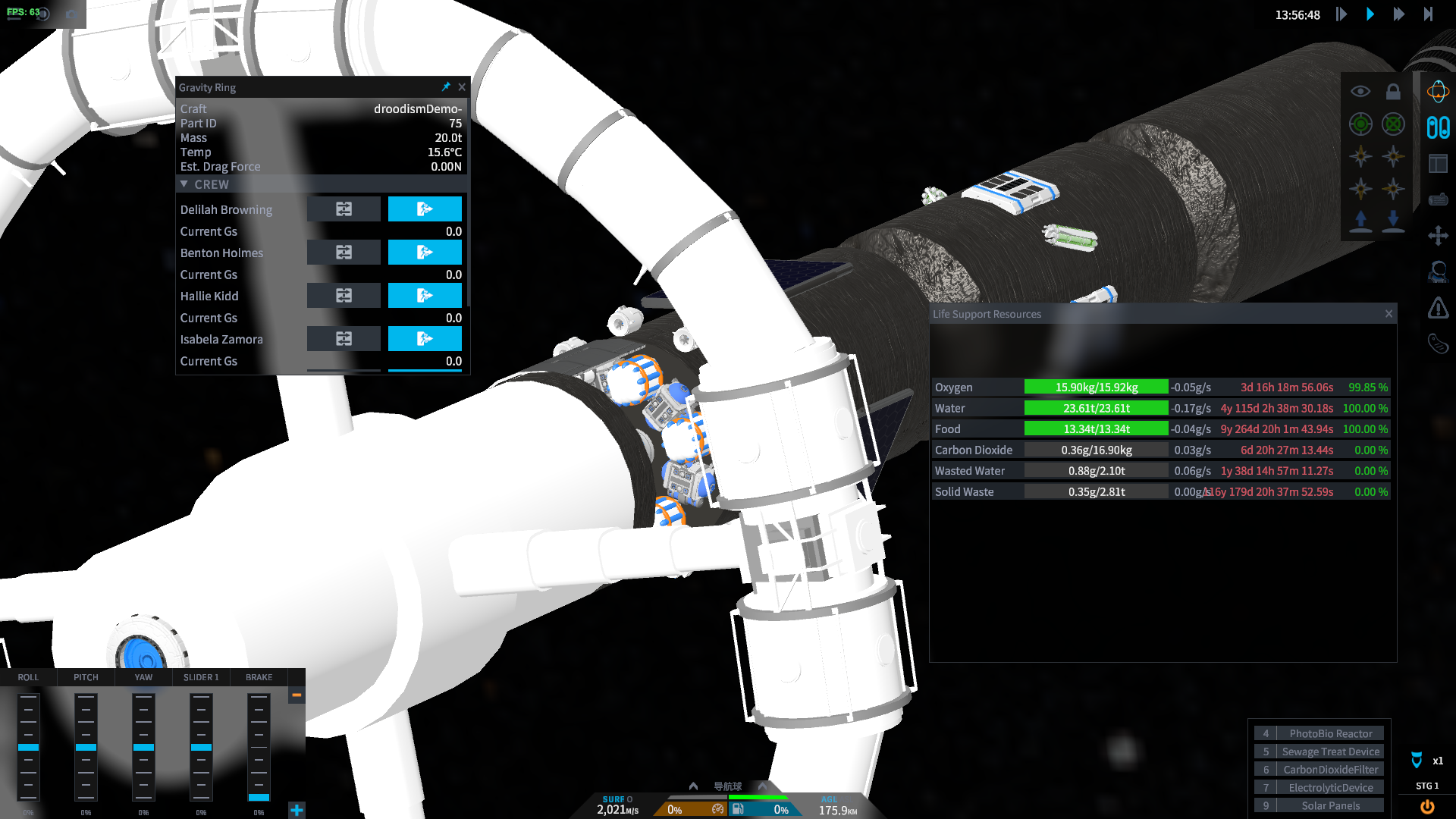Pin the Gravity Ring panel
1456x819 pixels.
pyautogui.click(x=446, y=87)
